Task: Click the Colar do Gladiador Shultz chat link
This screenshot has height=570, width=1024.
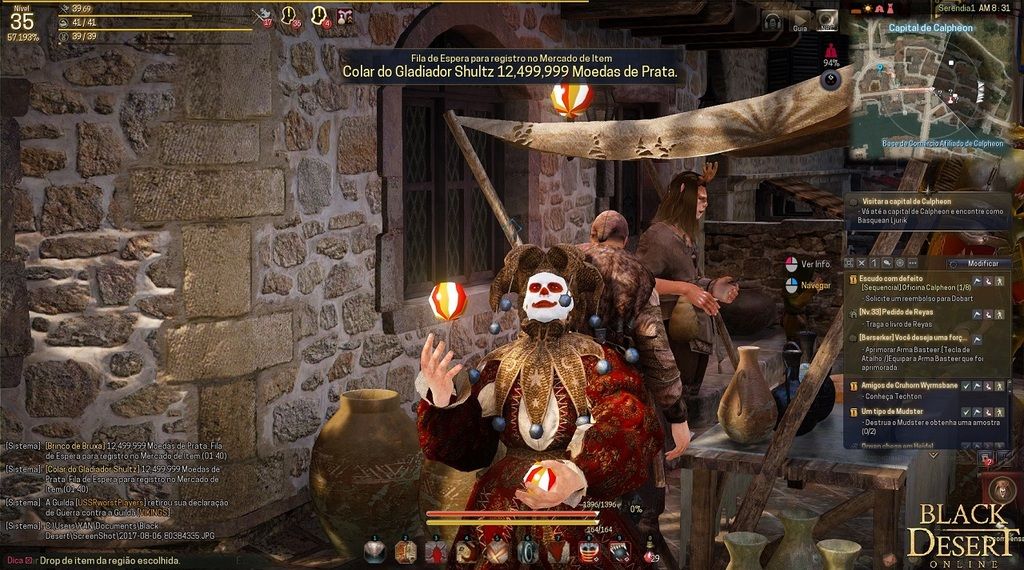Action: pyautogui.click(x=91, y=468)
